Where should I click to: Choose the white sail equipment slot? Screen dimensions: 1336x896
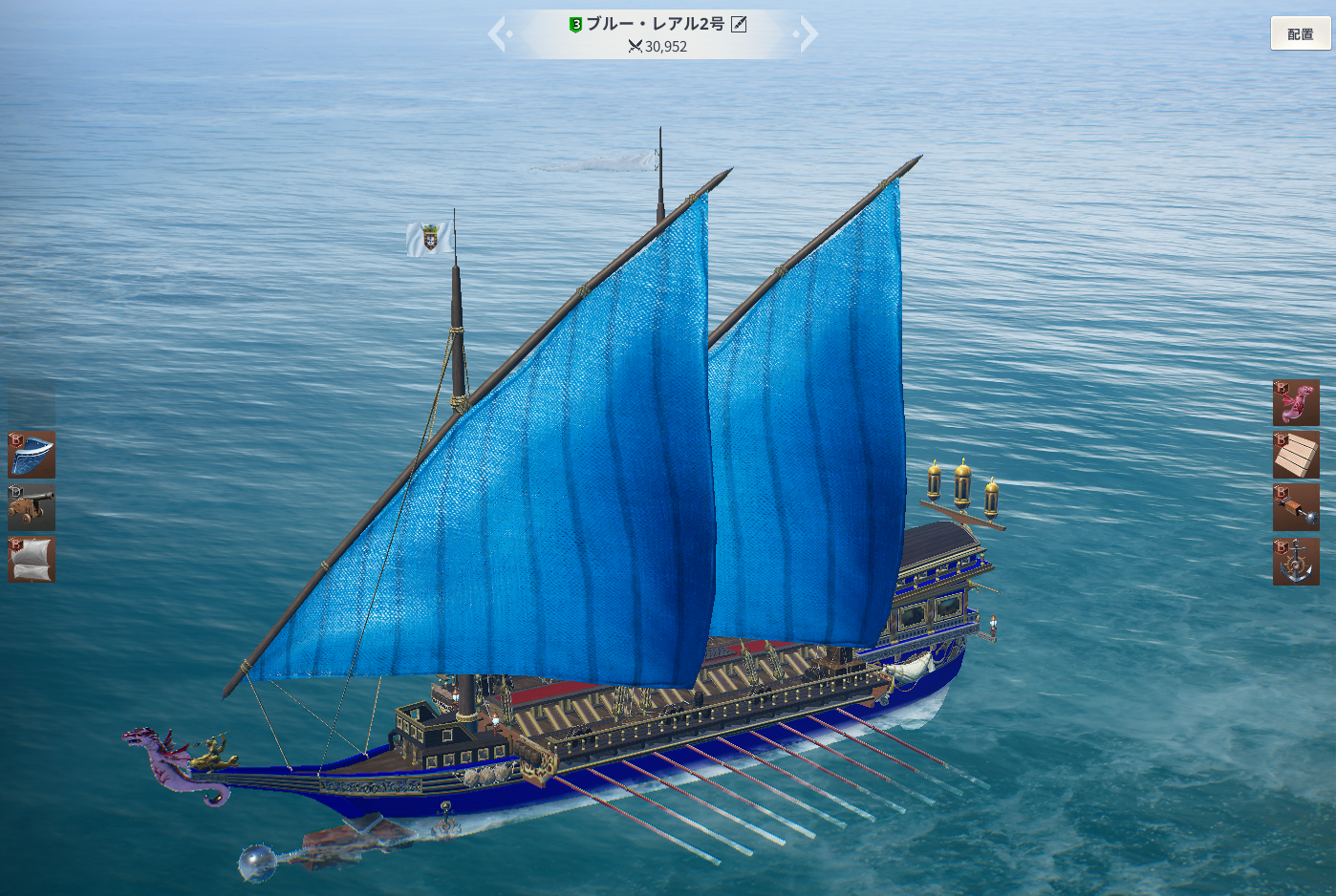pyautogui.click(x=32, y=559)
